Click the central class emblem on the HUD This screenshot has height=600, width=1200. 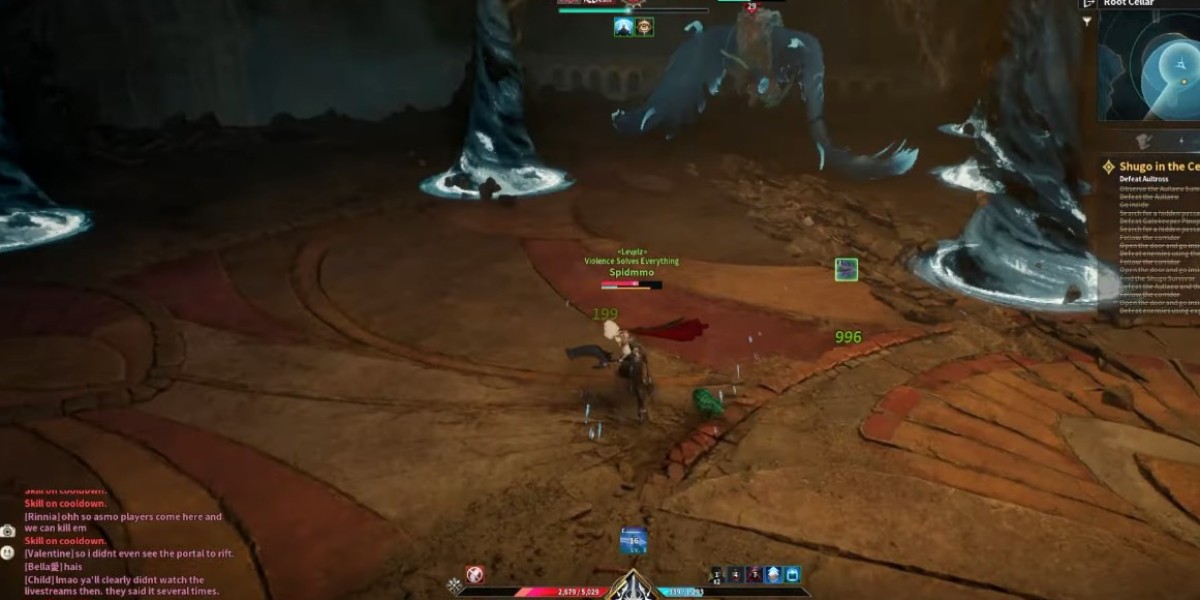pos(633,585)
